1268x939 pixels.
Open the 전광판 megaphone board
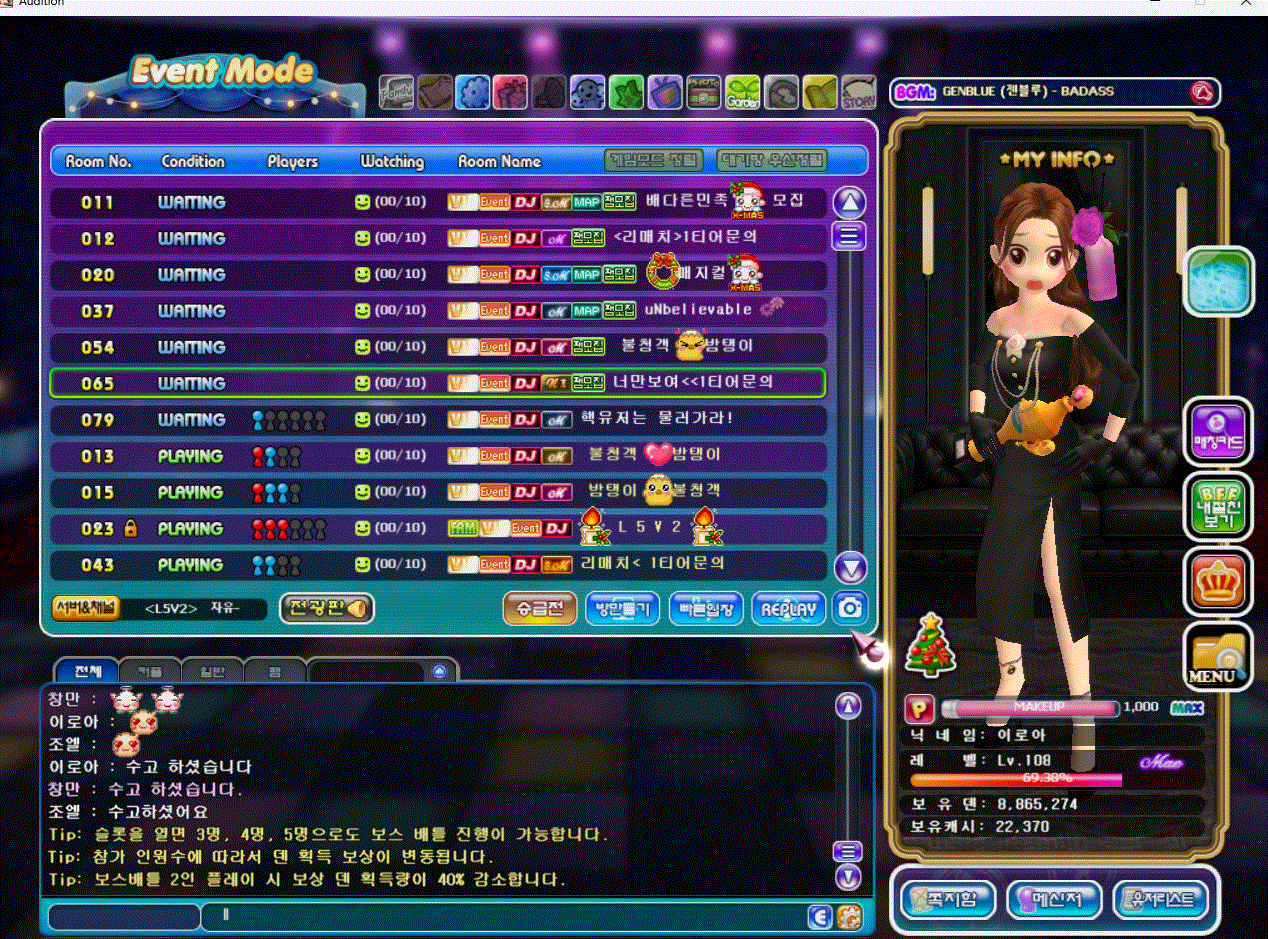pos(326,608)
